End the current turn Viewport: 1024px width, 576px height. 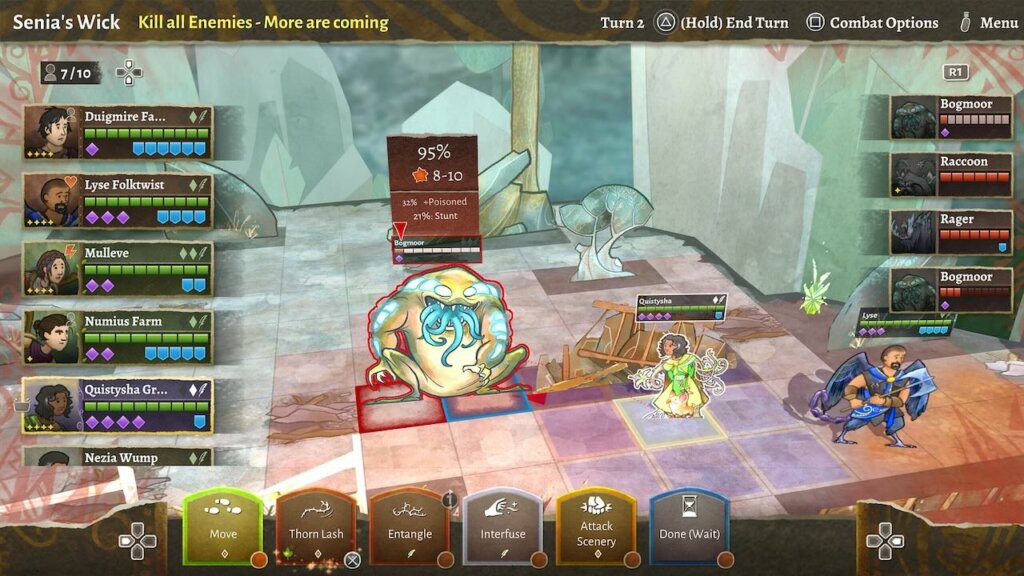click(x=723, y=22)
